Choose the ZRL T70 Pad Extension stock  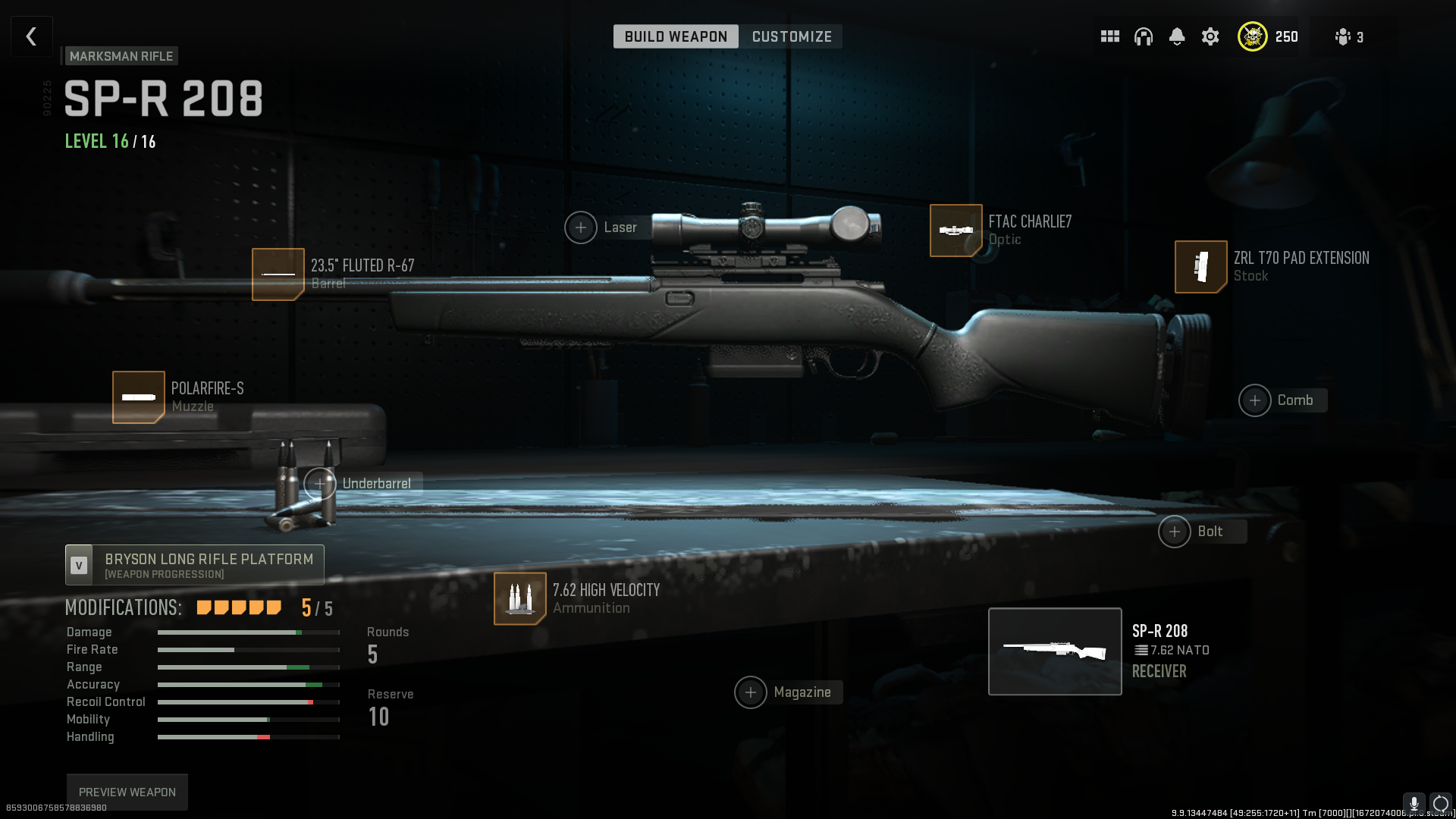coord(1200,267)
